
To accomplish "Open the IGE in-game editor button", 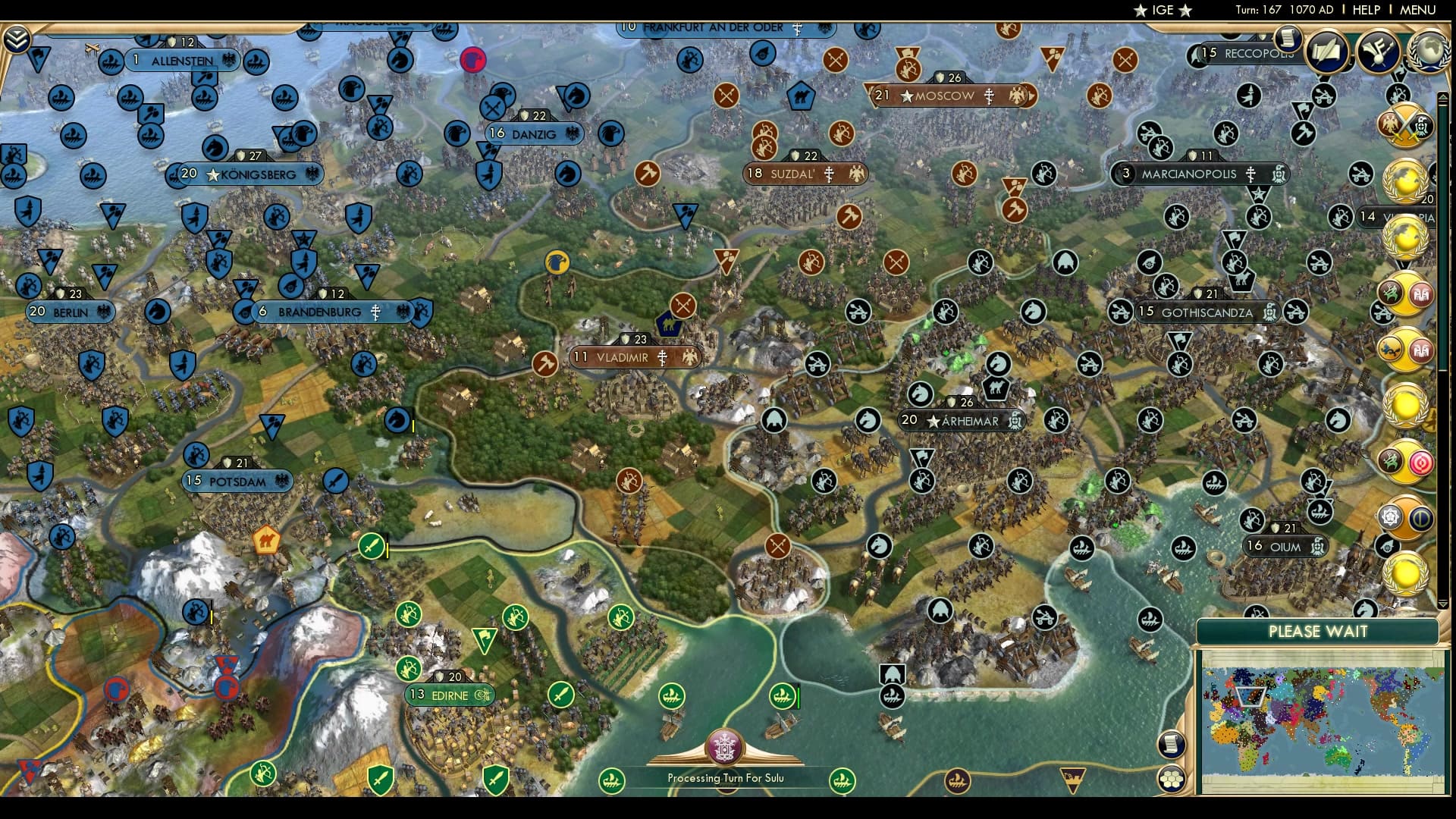I will tap(1162, 10).
